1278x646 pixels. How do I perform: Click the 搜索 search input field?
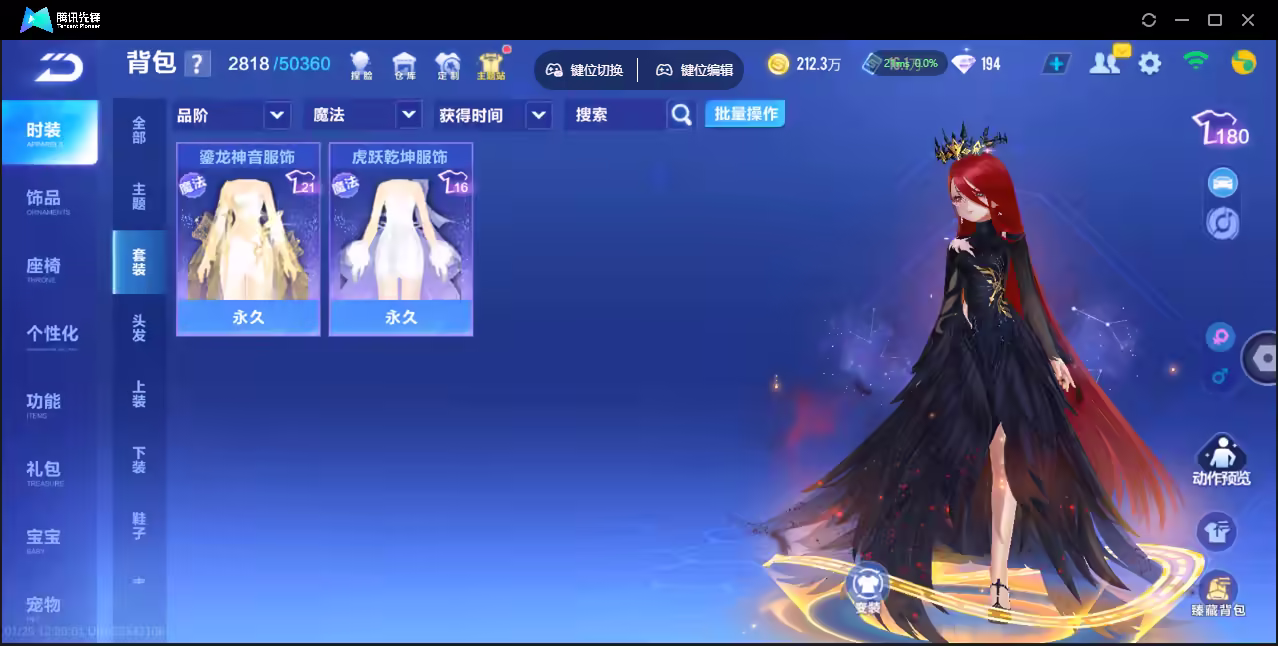[x=614, y=115]
